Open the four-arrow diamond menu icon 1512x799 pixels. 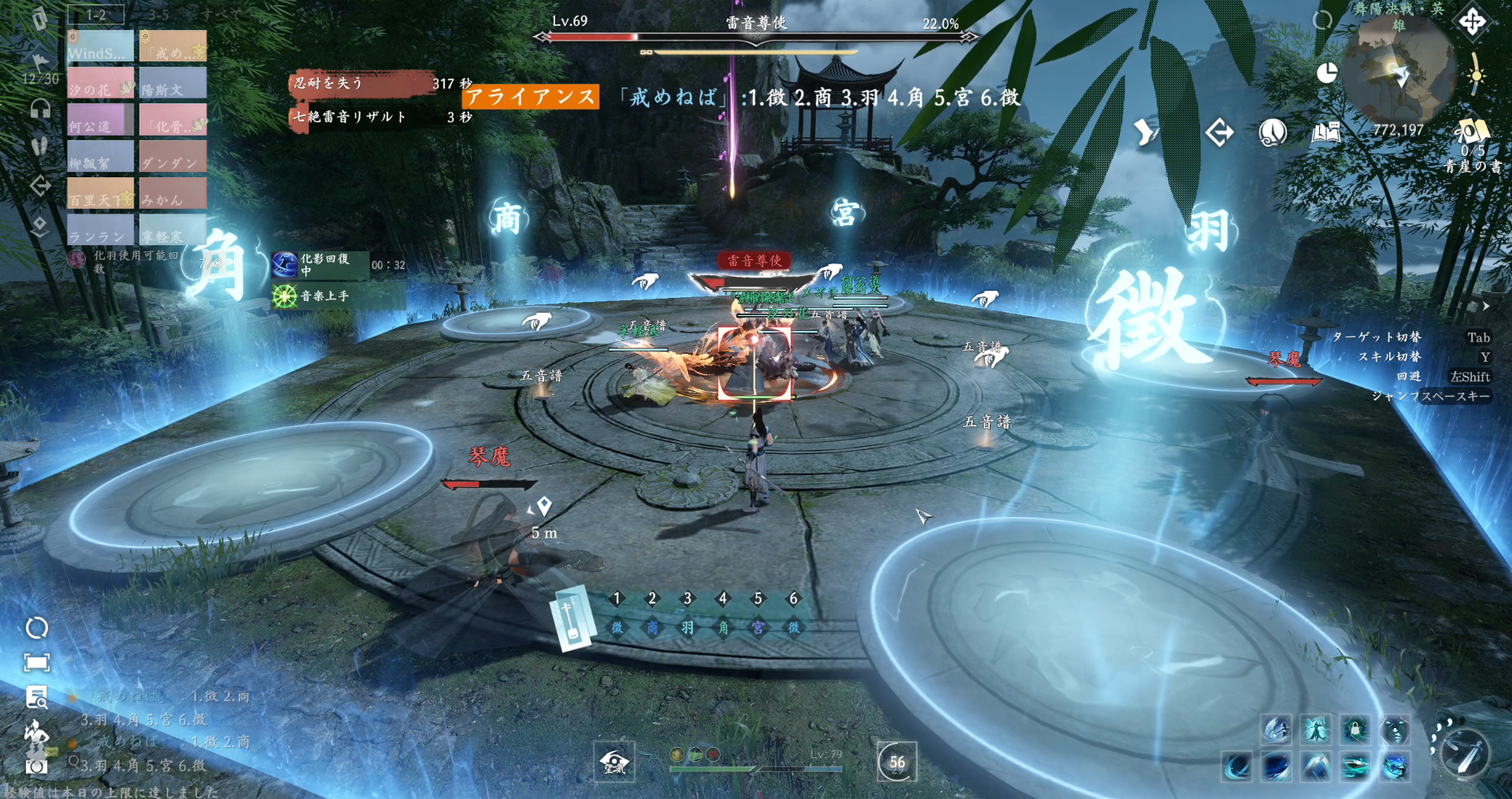(1472, 22)
